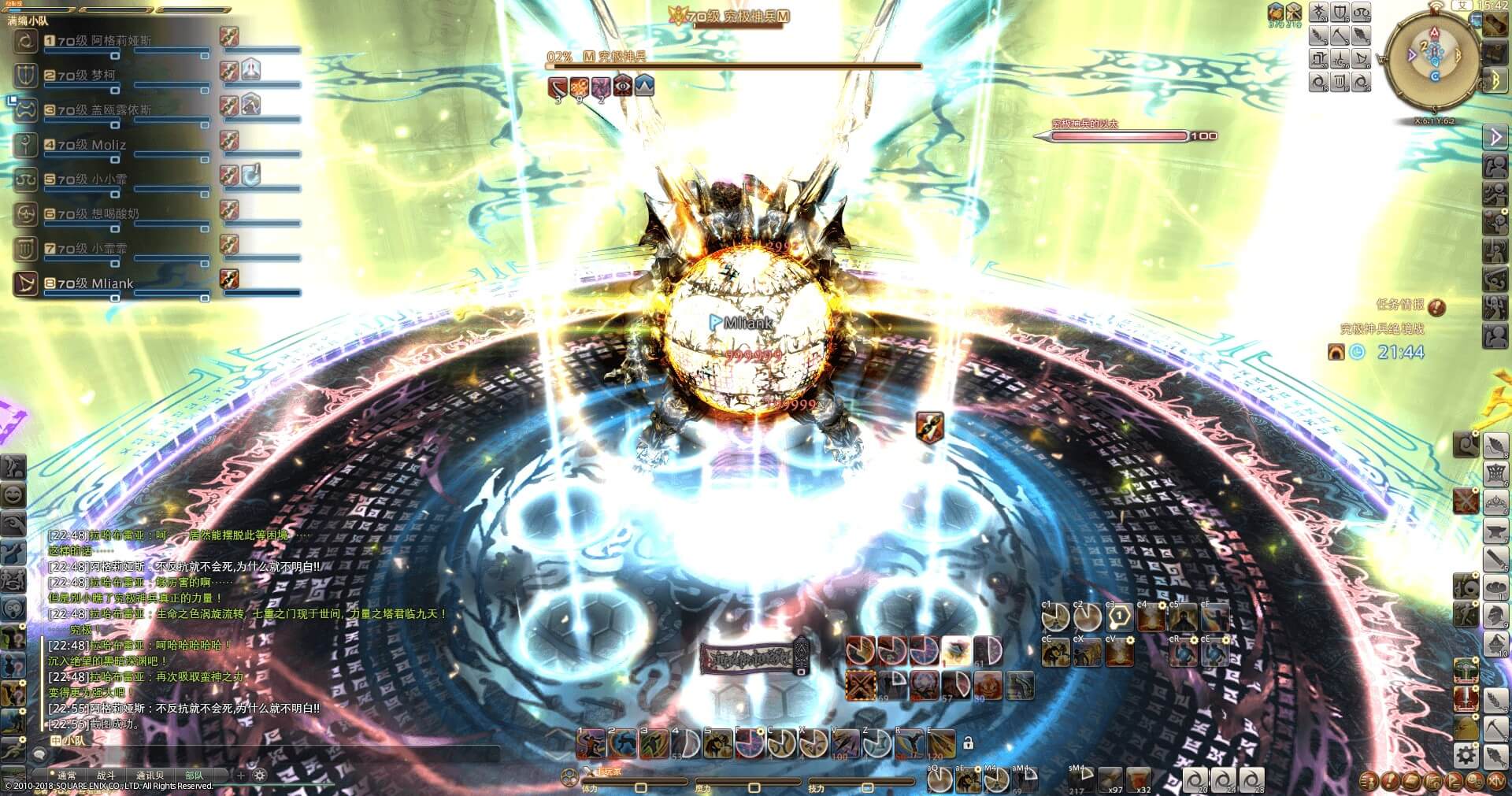Select the 通讯贝 chat tab
Viewport: 1512px width, 796px height.
(150, 776)
